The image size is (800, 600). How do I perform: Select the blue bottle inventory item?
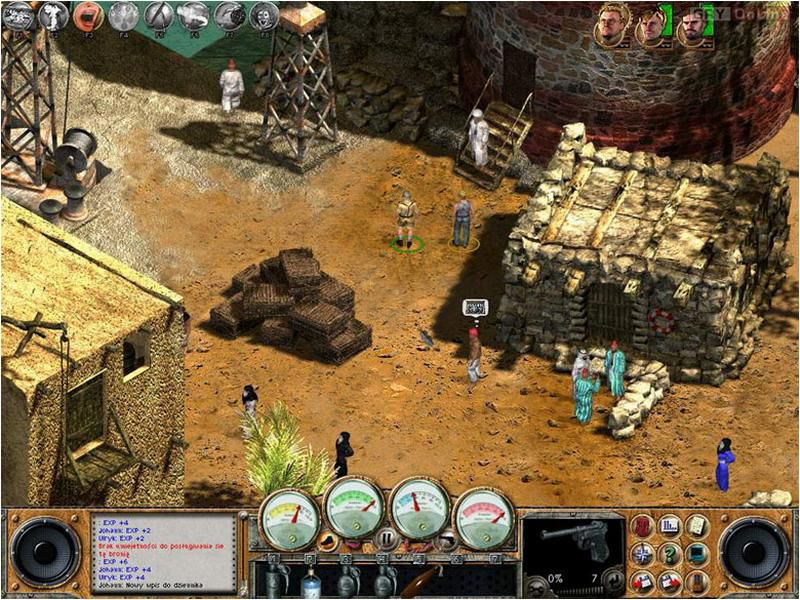[310, 580]
